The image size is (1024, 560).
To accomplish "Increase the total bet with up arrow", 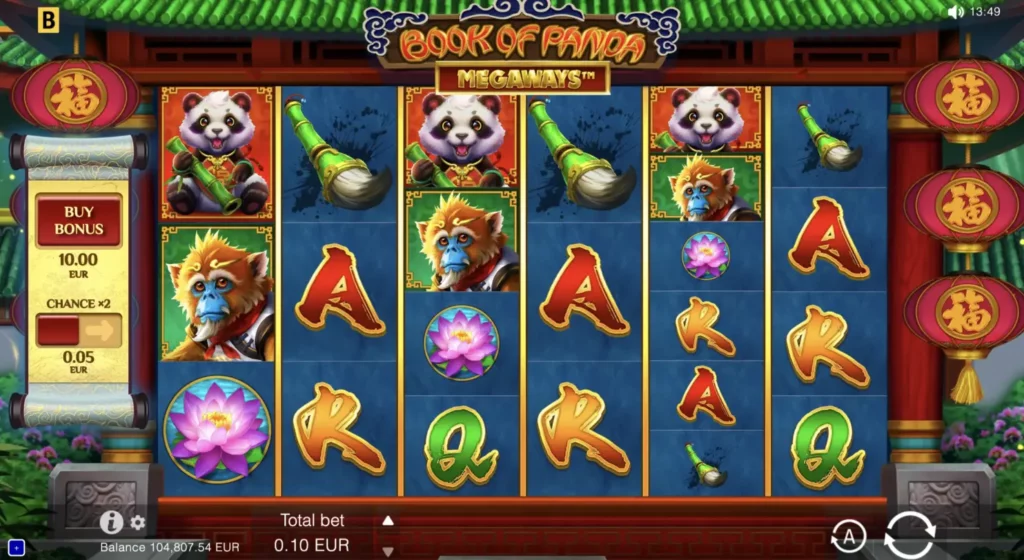I will tap(388, 520).
